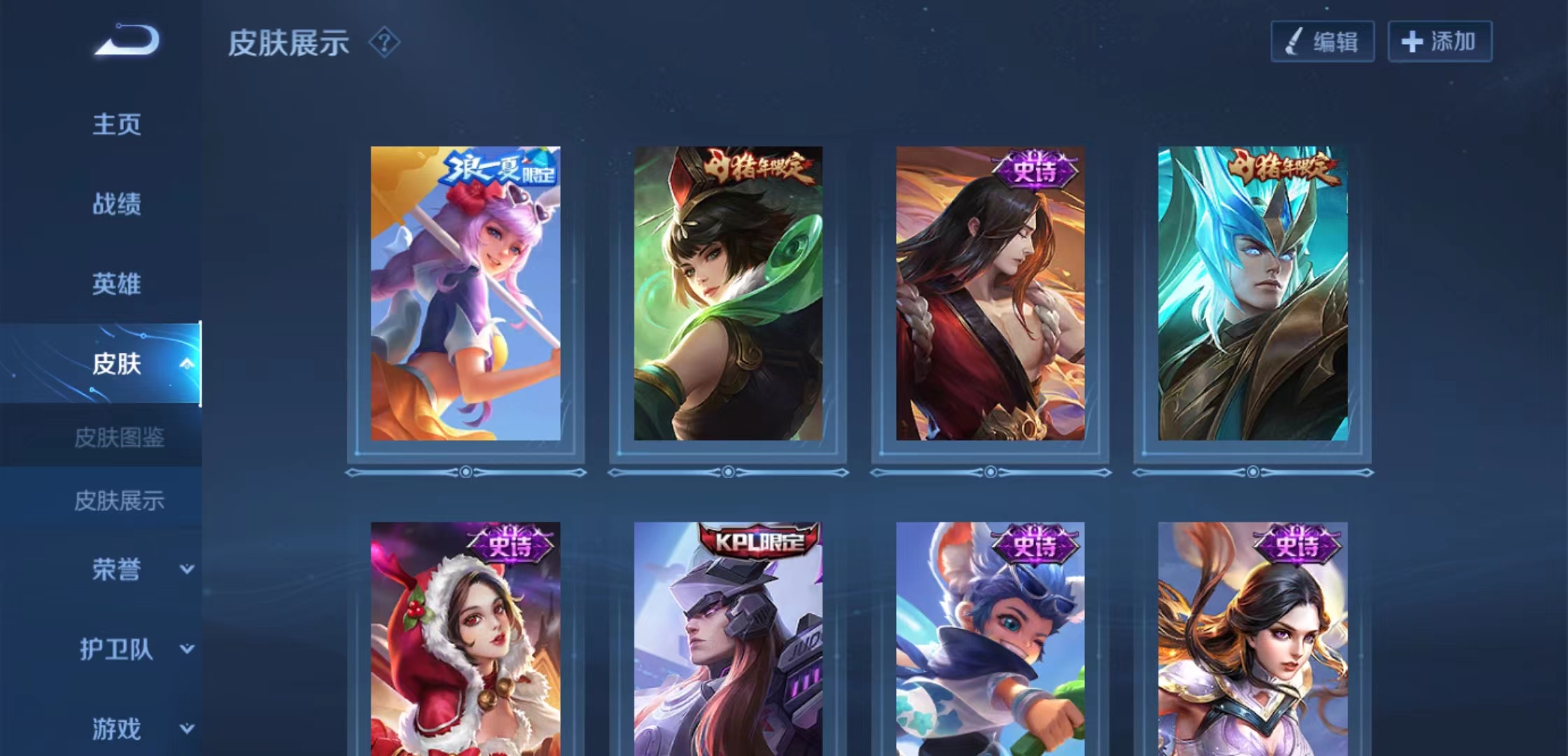Pick the blue-helmet 猪年限定 skin card
Screen dimensions: 1568x756
pyautogui.click(x=1253, y=294)
